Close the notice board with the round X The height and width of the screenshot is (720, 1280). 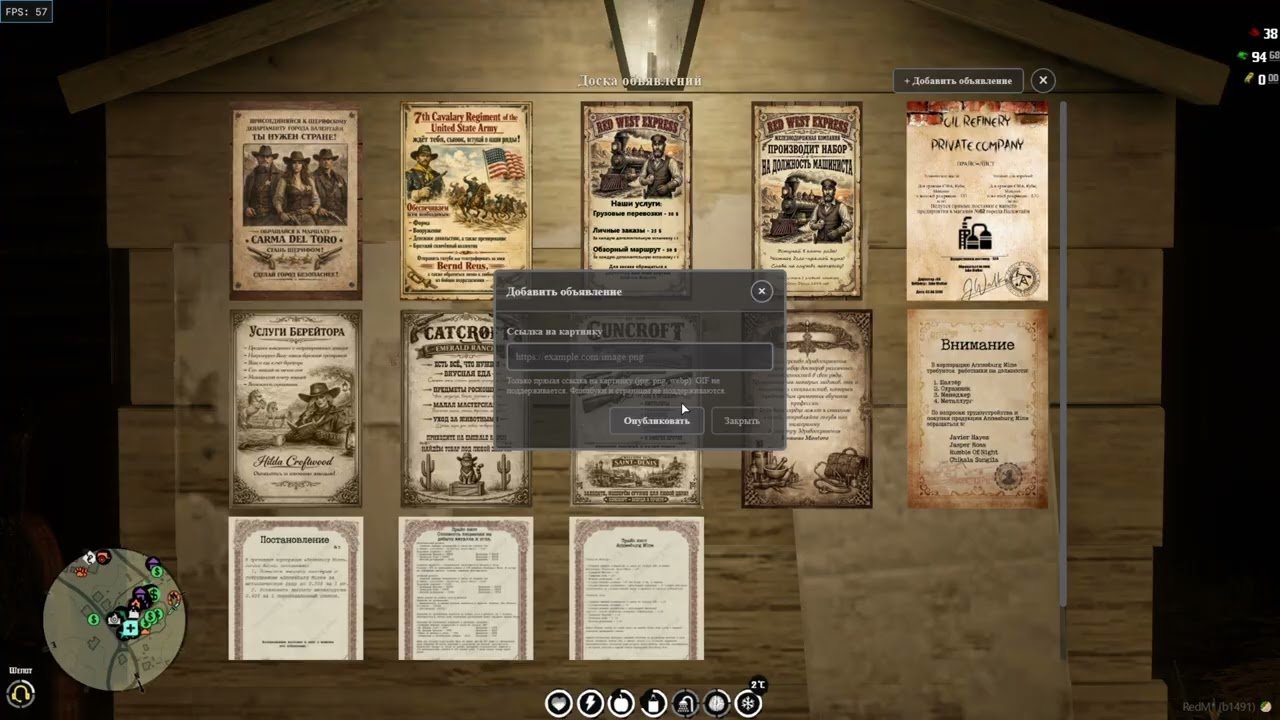(1043, 81)
